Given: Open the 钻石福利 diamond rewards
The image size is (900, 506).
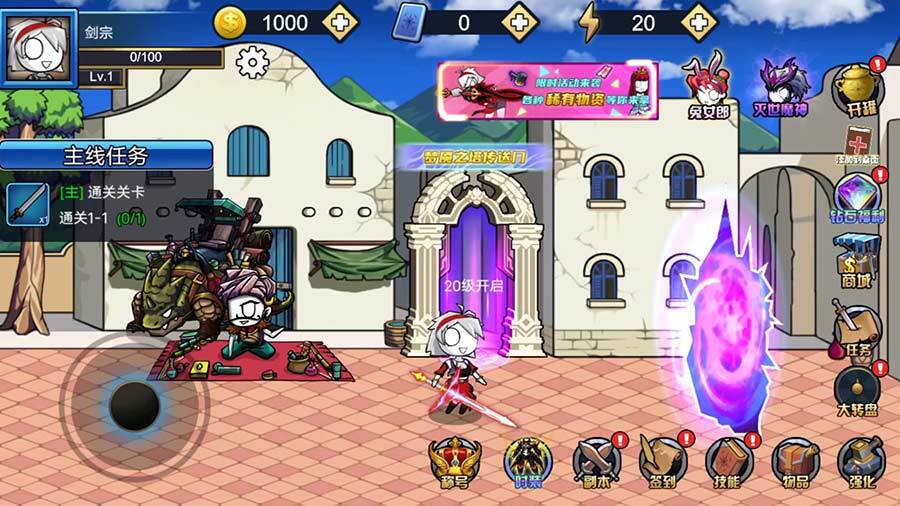Looking at the screenshot, I should point(859,198).
